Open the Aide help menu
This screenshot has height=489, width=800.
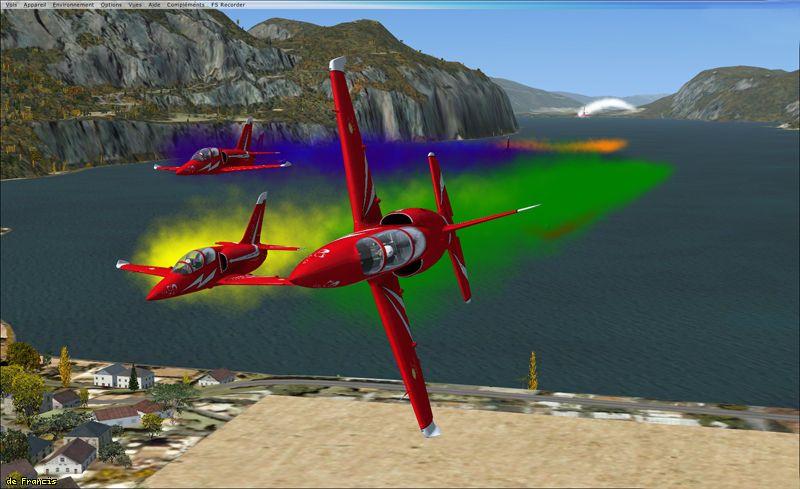point(154,4)
